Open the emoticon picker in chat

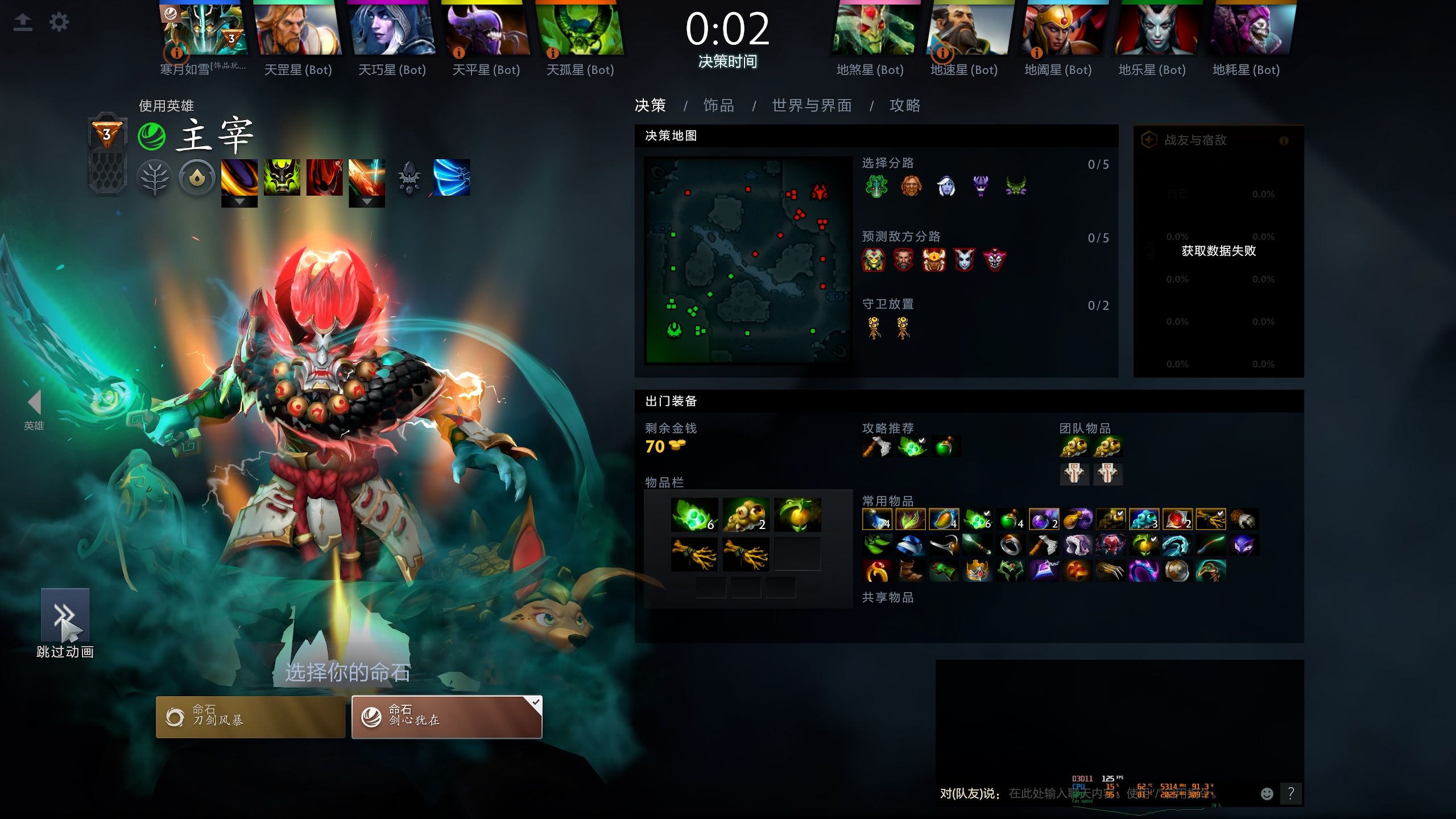click(x=1267, y=794)
